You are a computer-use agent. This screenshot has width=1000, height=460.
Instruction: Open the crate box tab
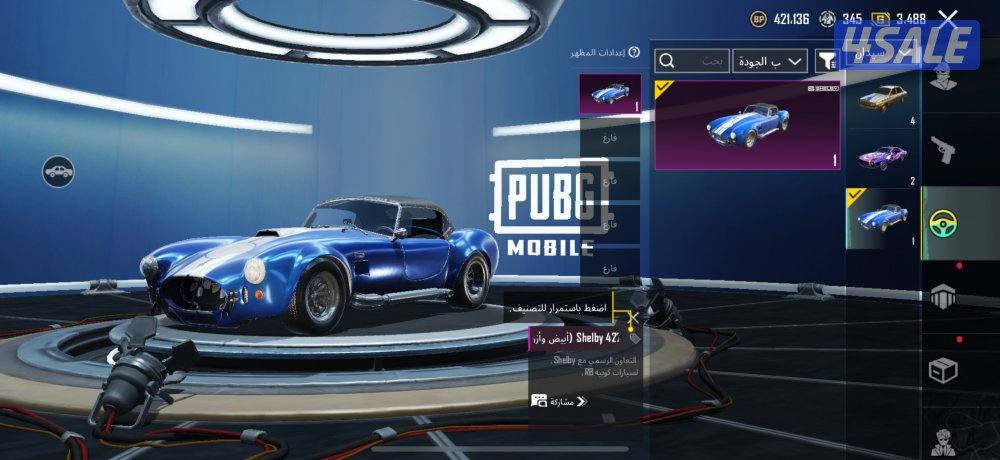pos(943,370)
